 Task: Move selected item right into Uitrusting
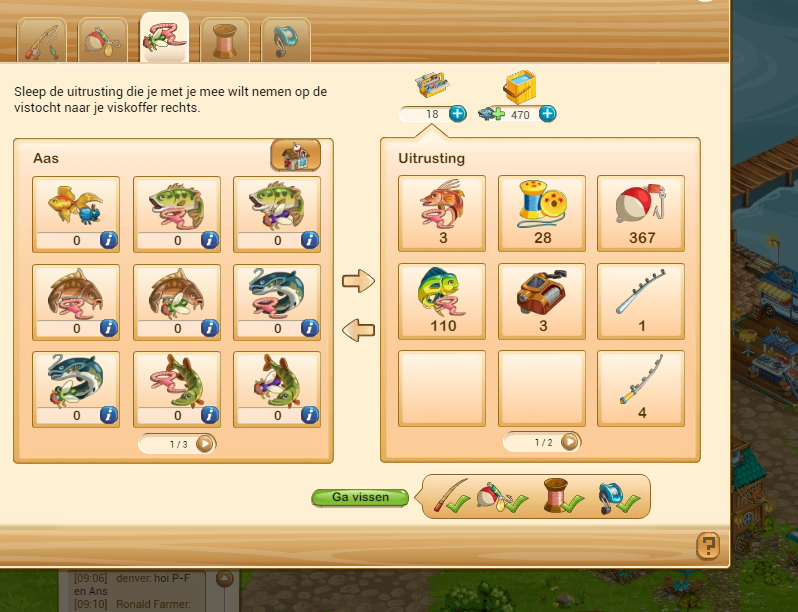pos(357,283)
